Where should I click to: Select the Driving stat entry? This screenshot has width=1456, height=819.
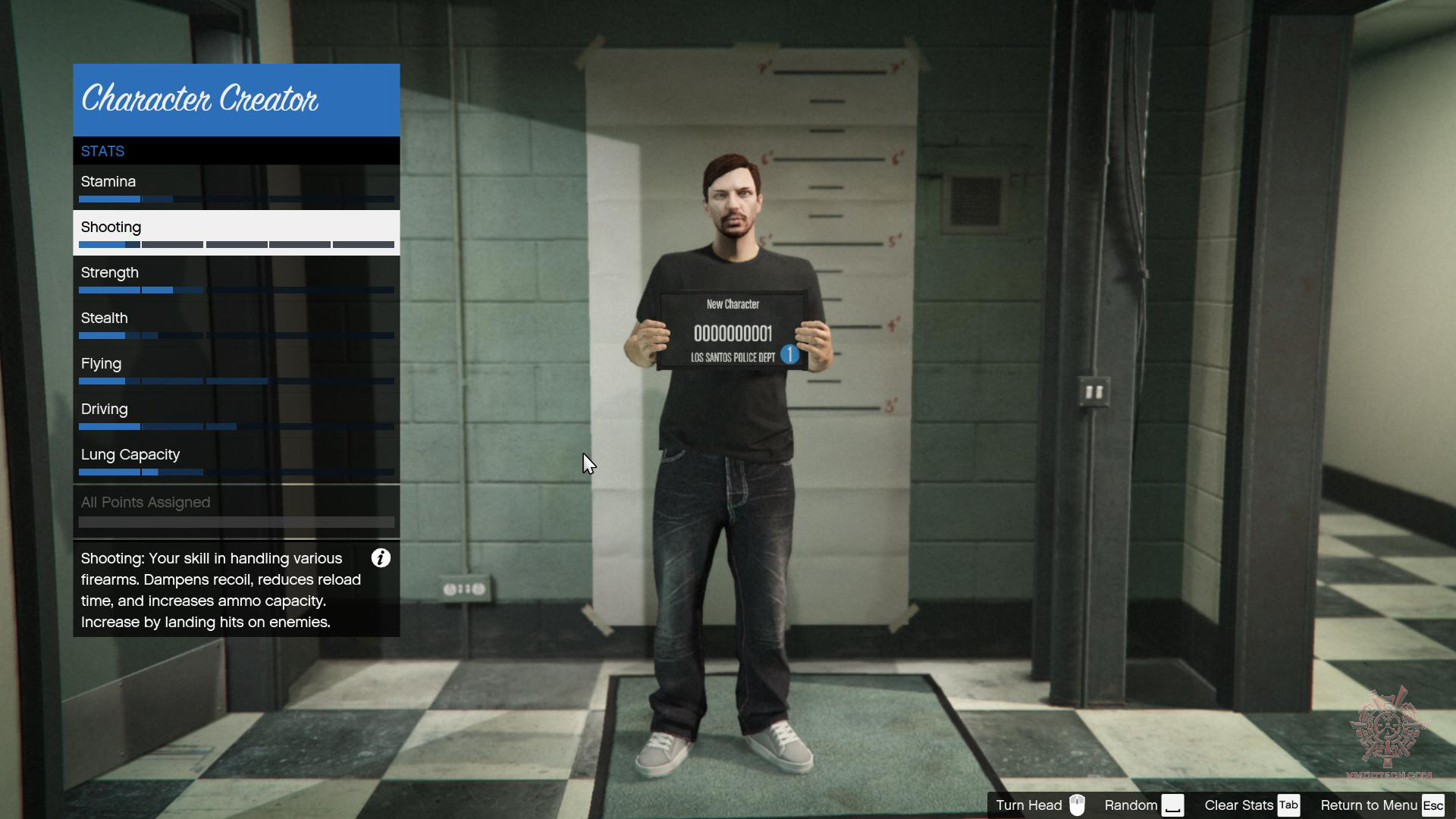(x=236, y=415)
